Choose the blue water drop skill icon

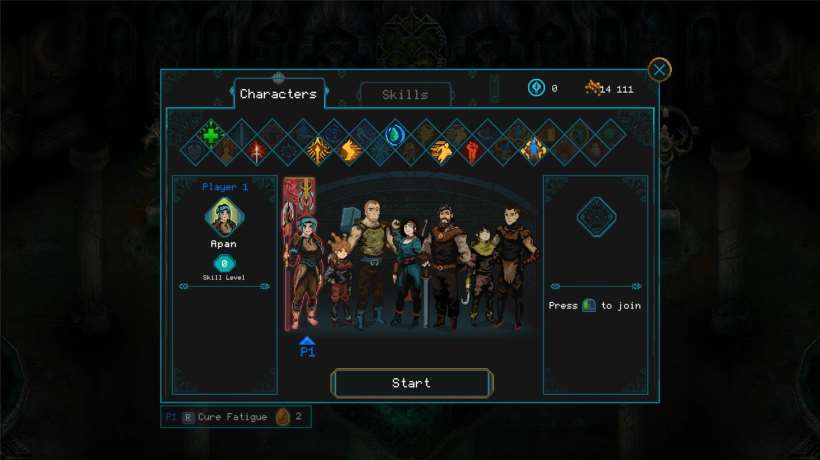pyautogui.click(x=394, y=135)
